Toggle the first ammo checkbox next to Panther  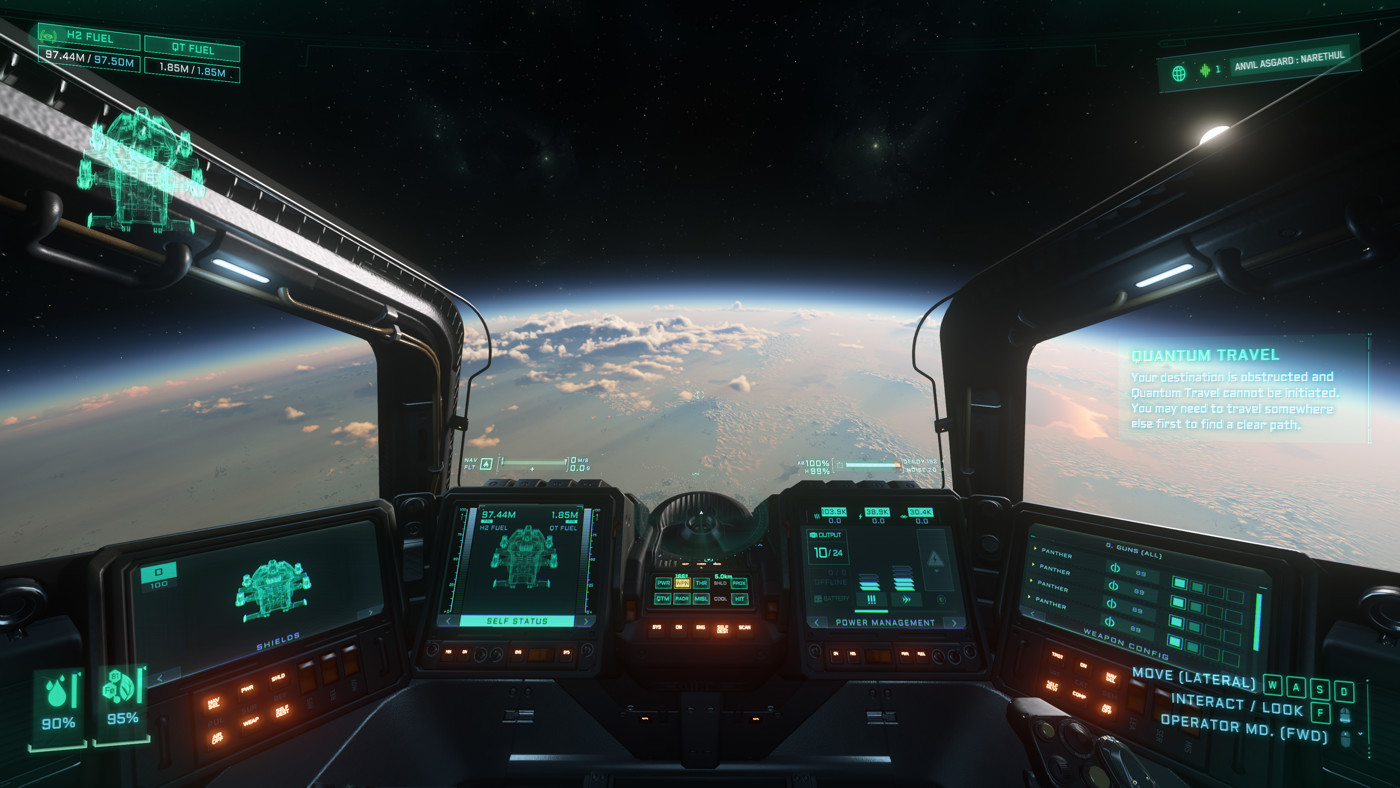pos(1179,583)
